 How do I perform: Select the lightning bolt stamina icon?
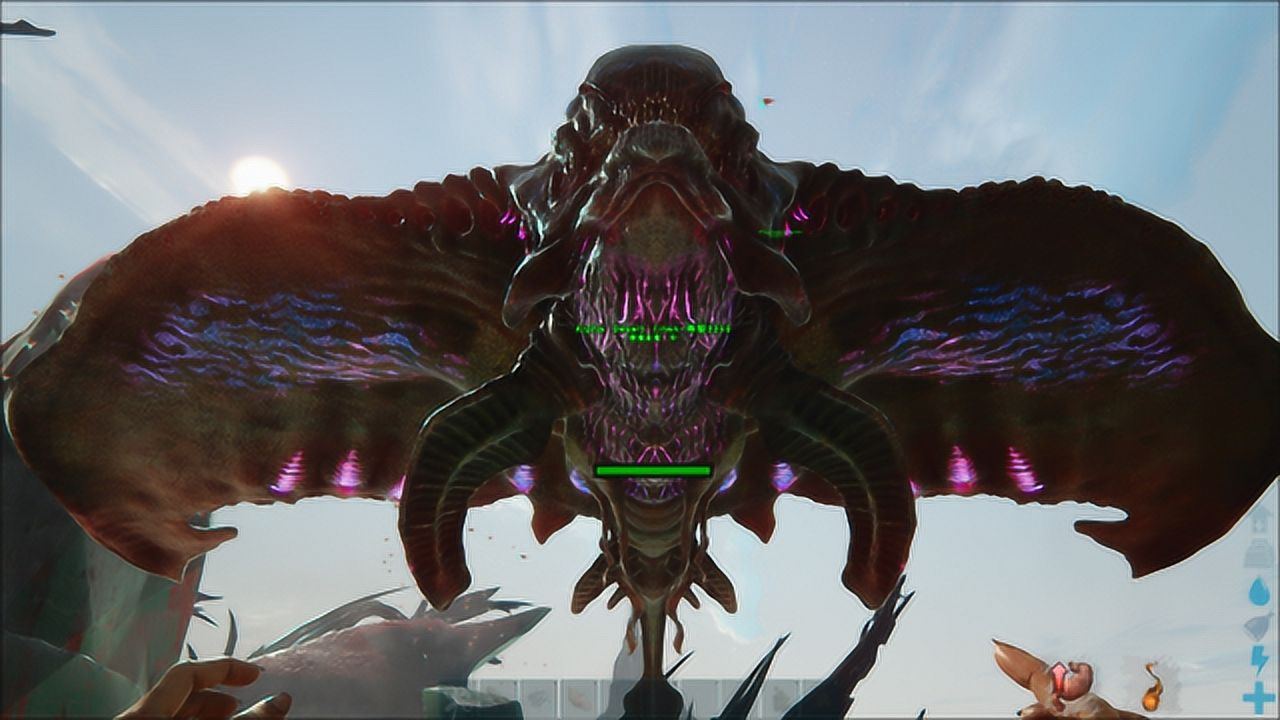point(1258,660)
